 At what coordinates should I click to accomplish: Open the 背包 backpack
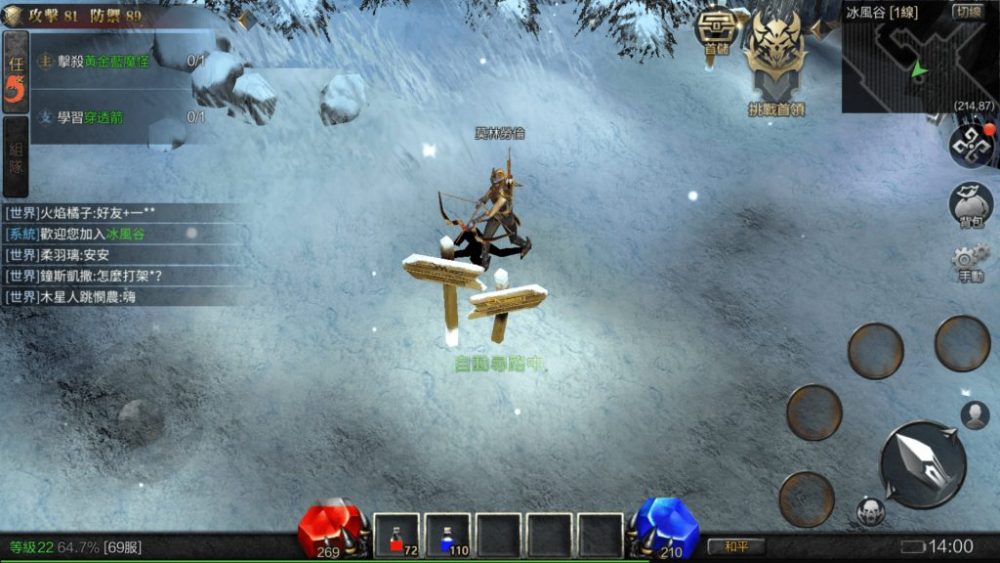coord(970,204)
